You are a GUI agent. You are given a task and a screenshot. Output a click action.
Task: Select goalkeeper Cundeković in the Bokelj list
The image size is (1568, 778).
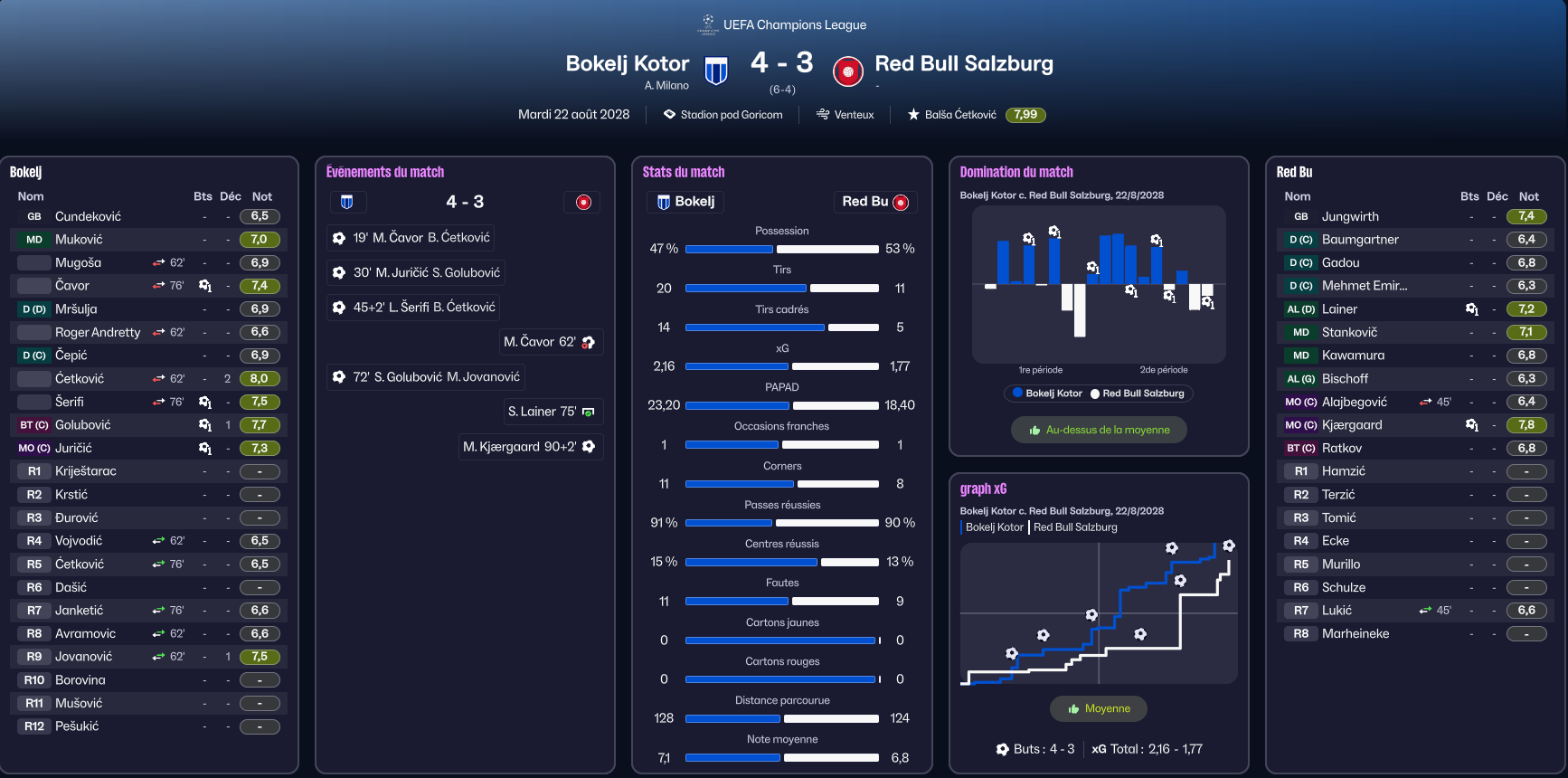[x=88, y=216]
